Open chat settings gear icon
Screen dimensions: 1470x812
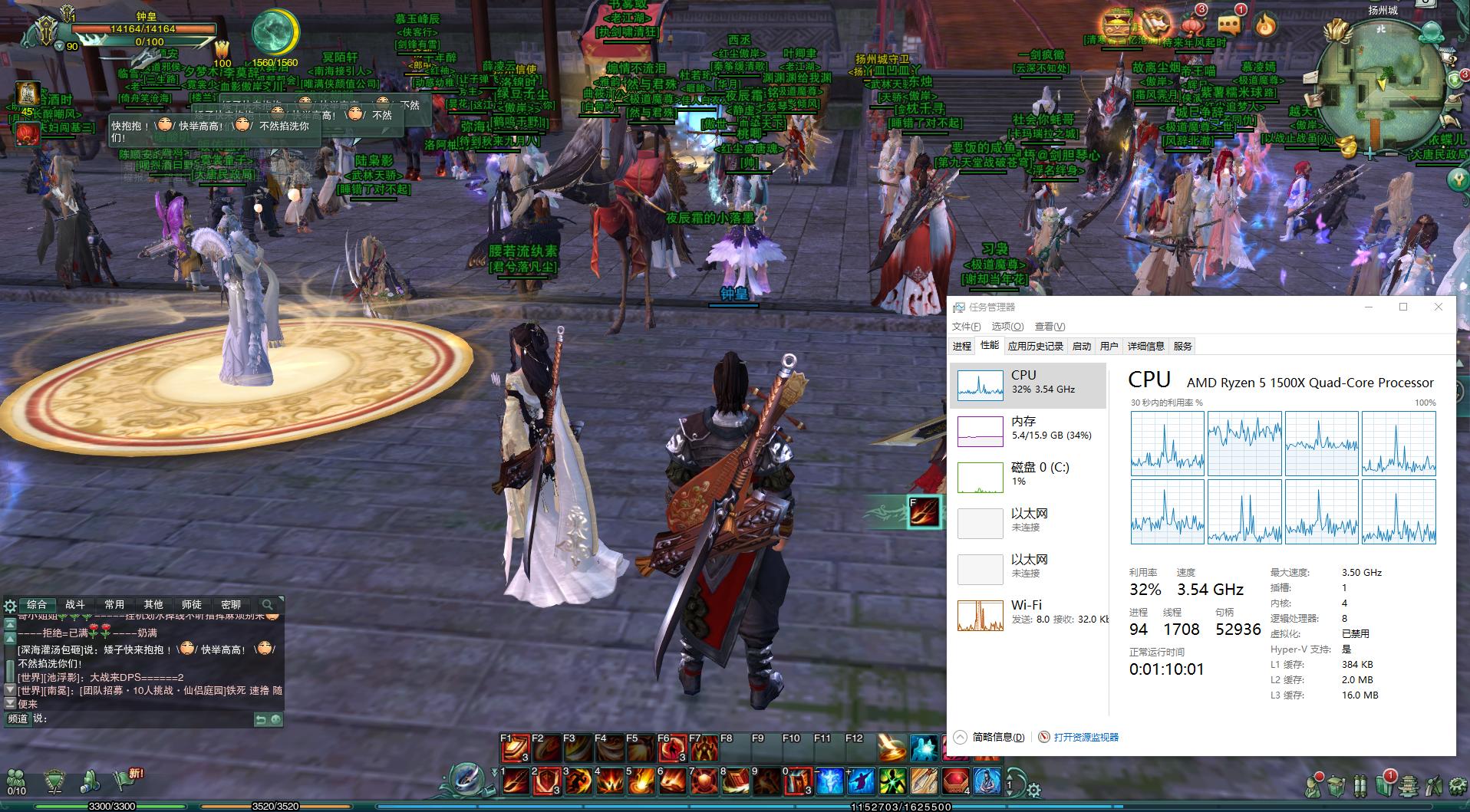point(10,606)
